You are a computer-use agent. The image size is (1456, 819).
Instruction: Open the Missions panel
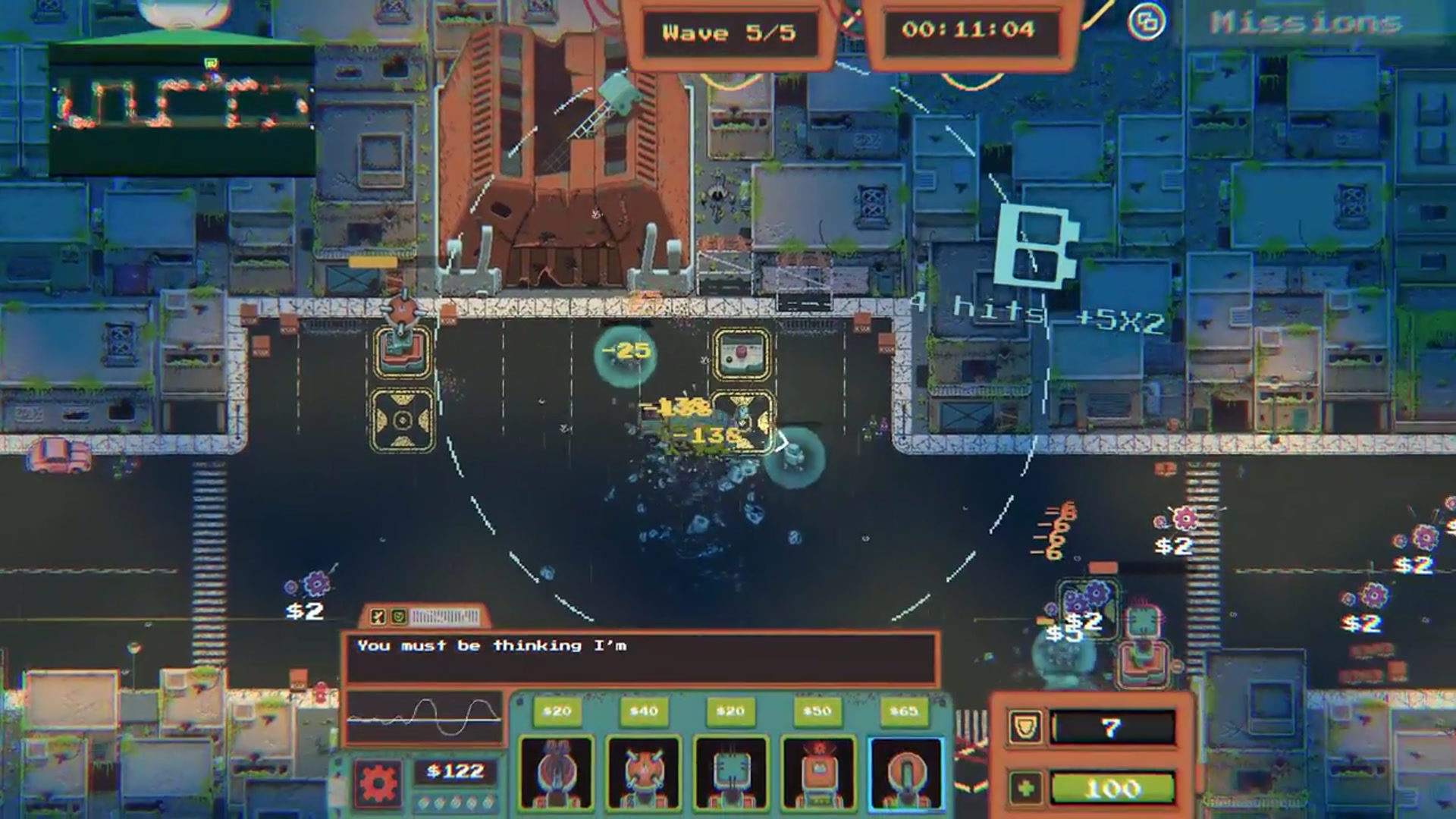(1306, 23)
